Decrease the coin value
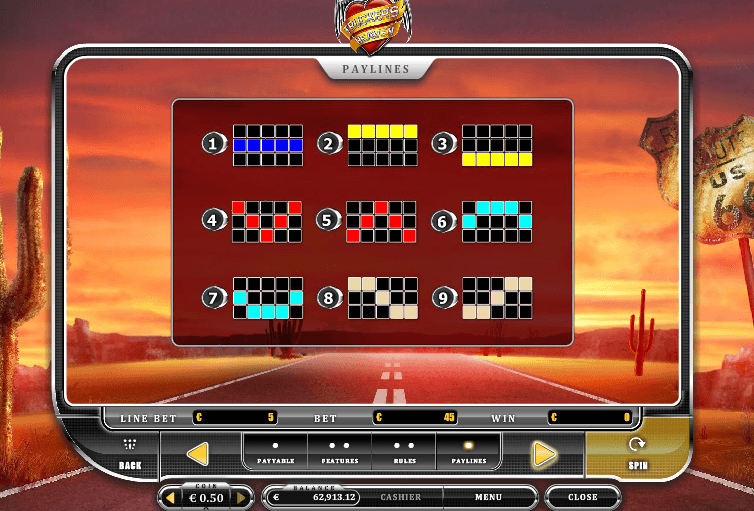754x511 pixels. 170,497
